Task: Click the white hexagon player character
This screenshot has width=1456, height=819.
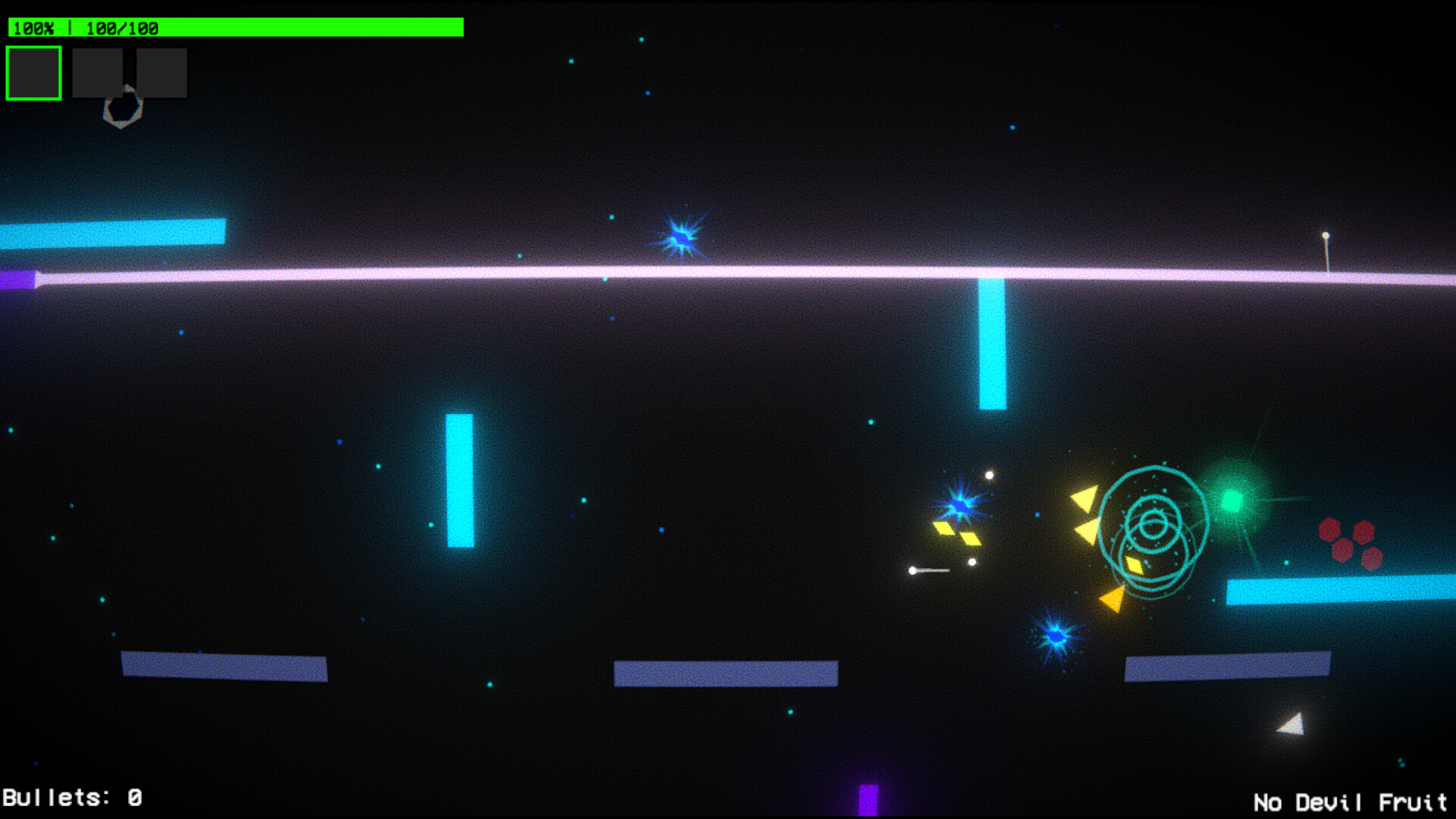Action: tap(121, 106)
